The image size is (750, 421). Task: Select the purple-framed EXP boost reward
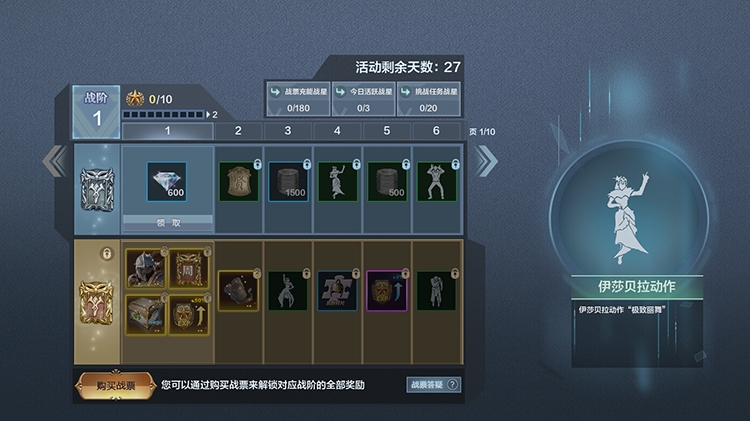(x=387, y=290)
